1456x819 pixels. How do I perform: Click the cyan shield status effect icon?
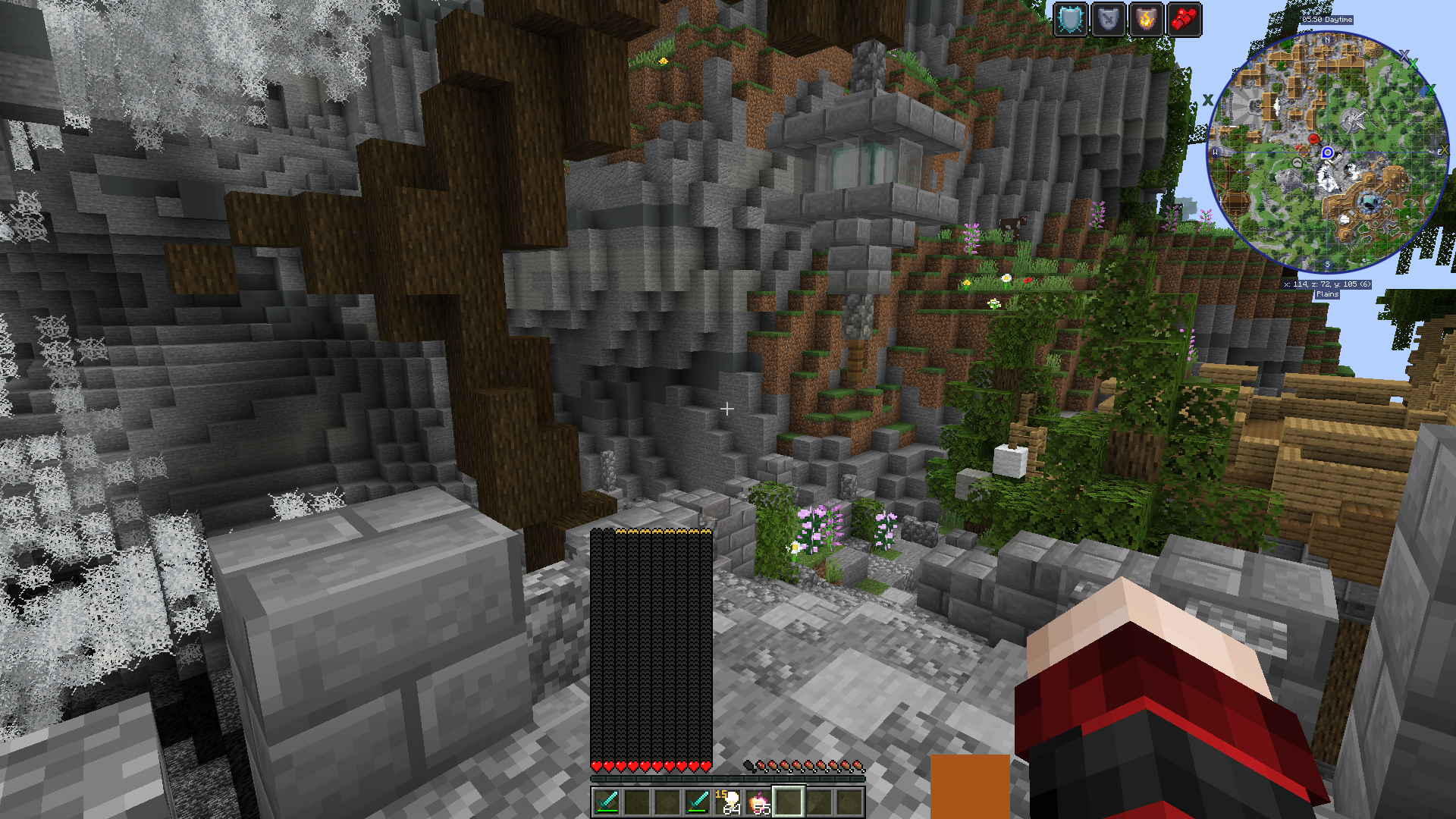click(x=1071, y=20)
